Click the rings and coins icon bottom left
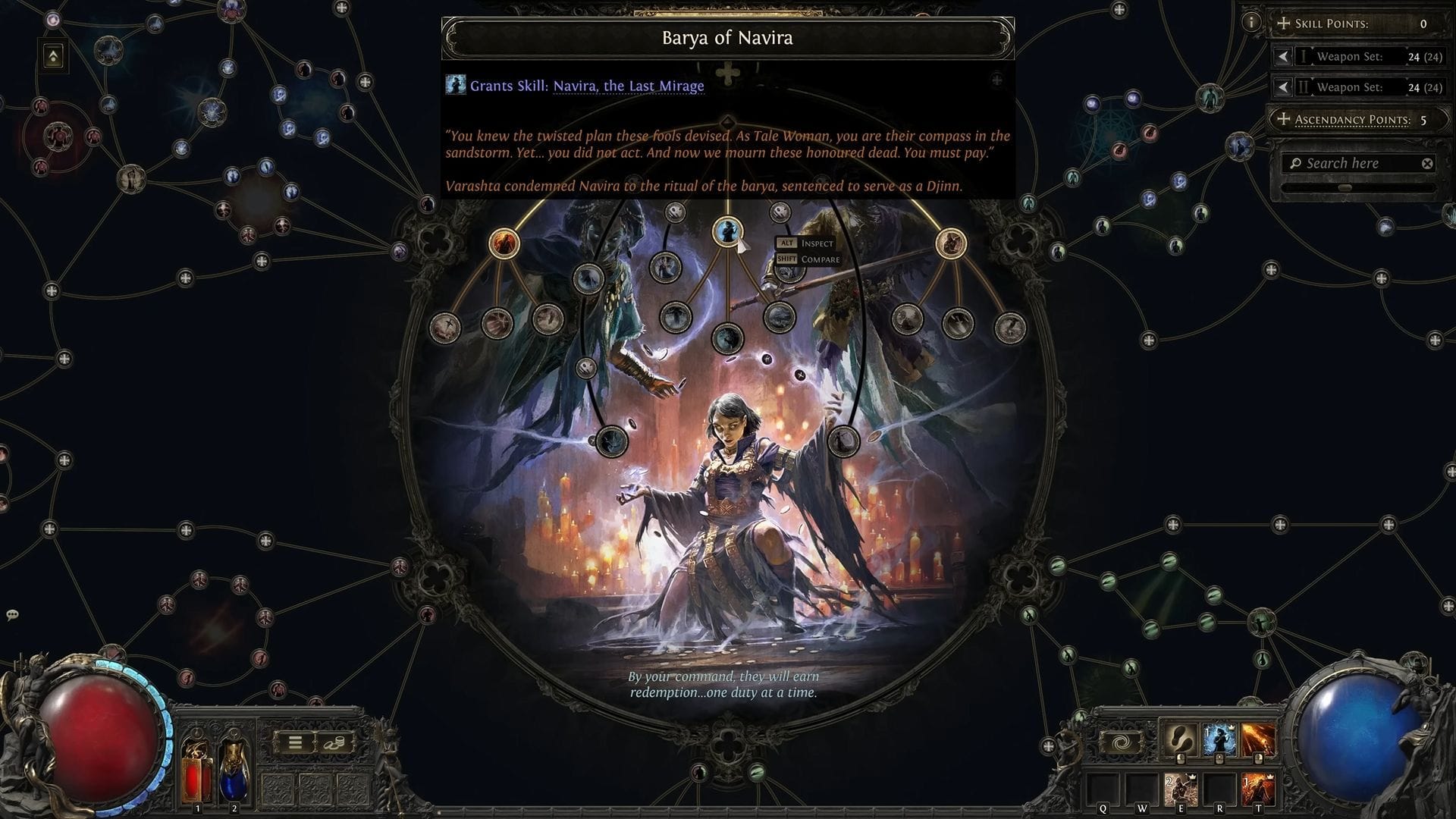1456x819 pixels. click(334, 743)
